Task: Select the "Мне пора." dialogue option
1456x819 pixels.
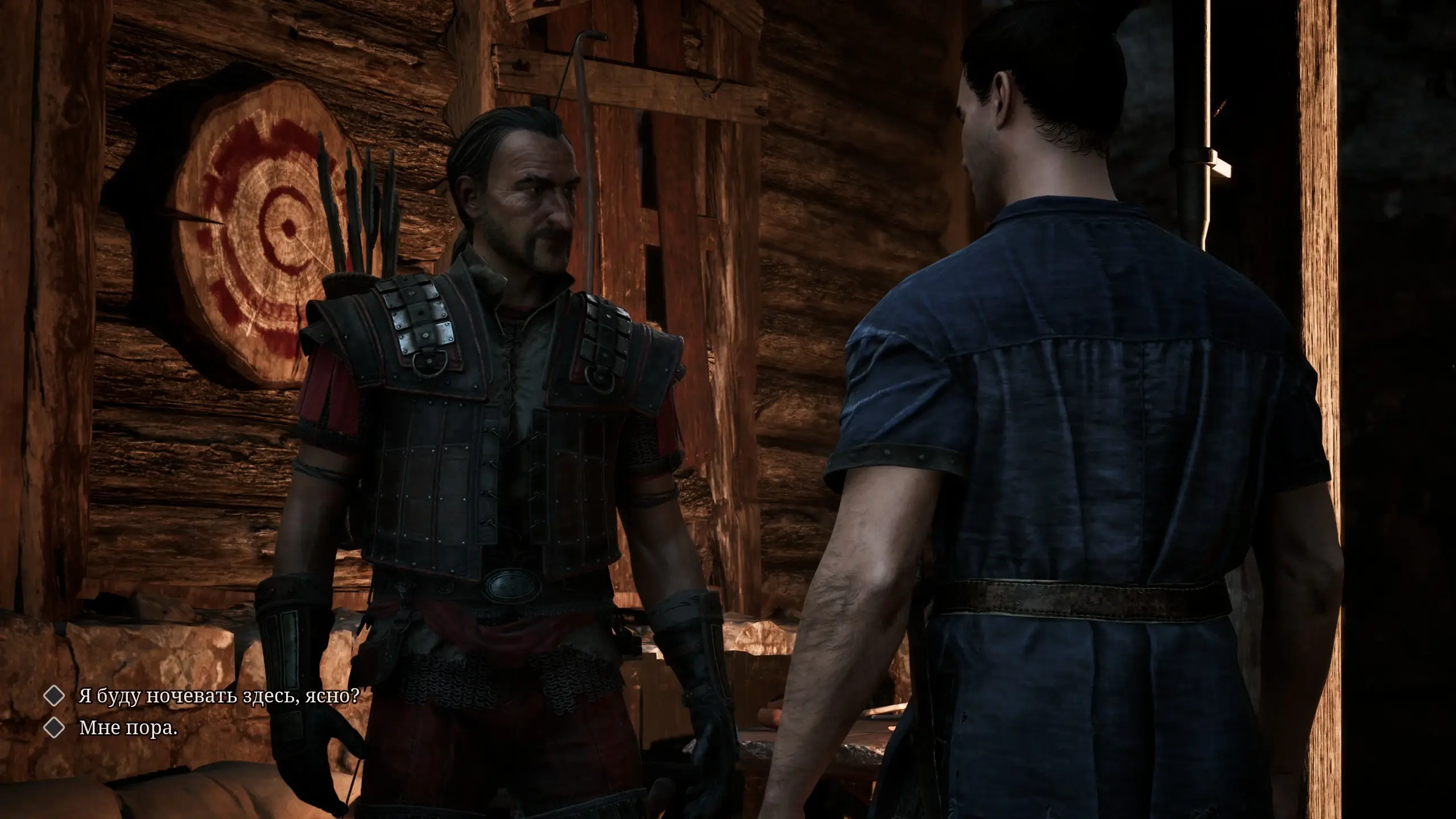Action: tap(128, 729)
